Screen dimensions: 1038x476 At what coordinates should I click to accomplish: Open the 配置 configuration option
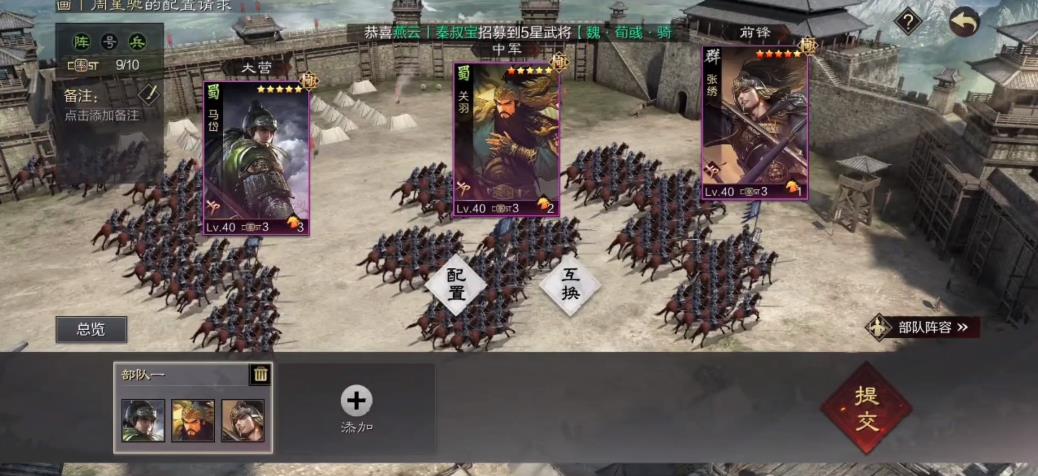pos(456,284)
